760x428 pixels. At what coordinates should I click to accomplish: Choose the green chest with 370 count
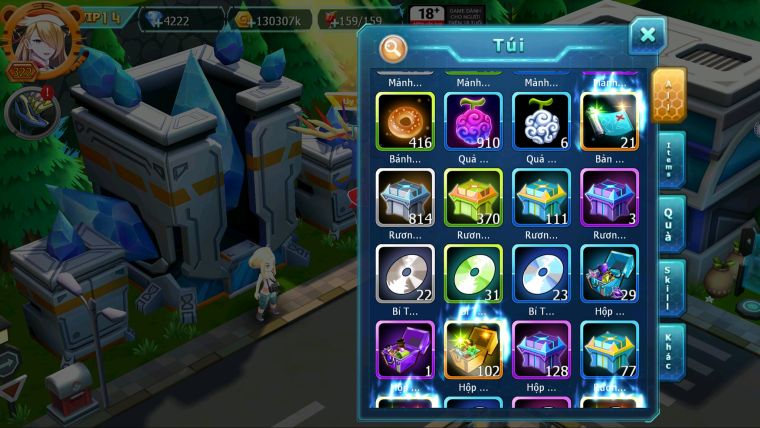473,197
